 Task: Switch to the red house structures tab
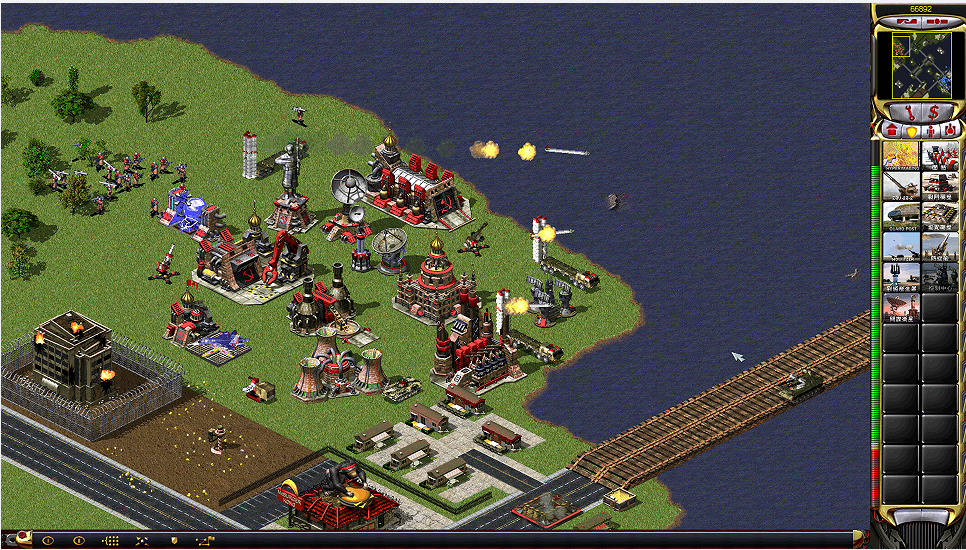pyautogui.click(x=891, y=131)
